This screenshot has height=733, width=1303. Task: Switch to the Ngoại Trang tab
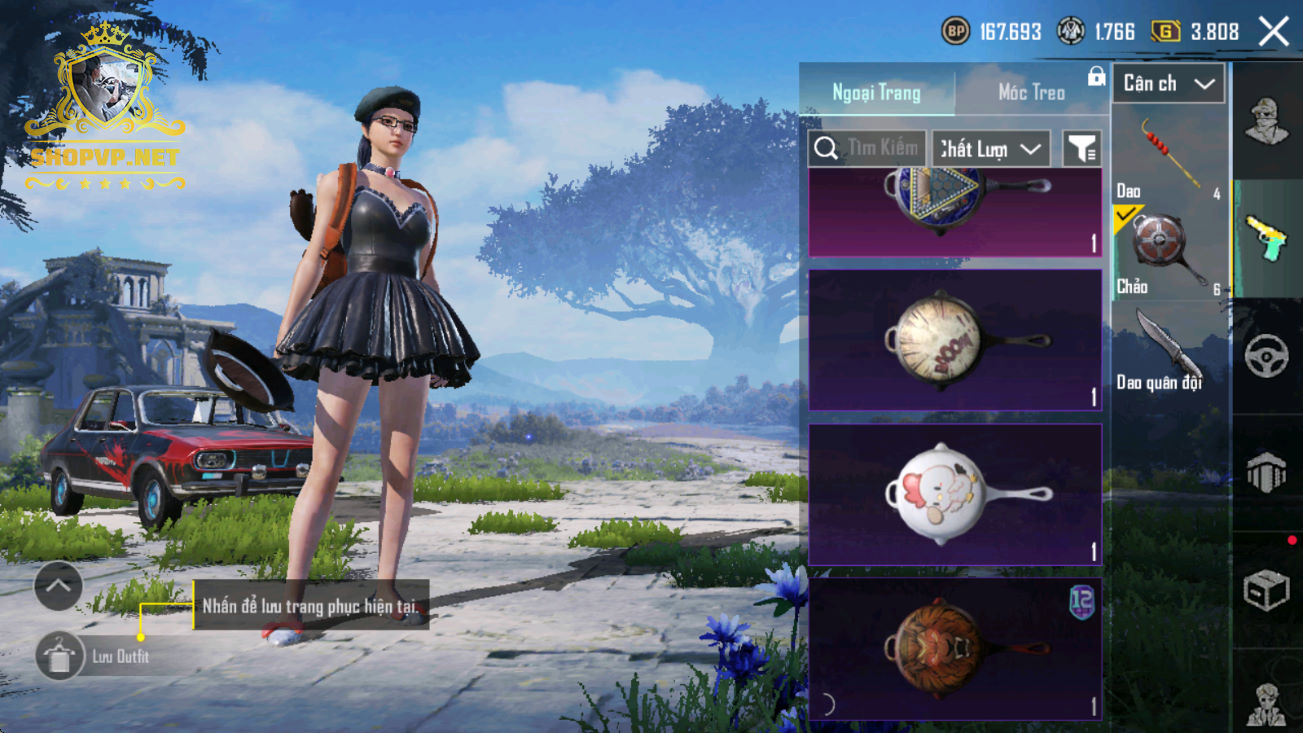tap(876, 92)
